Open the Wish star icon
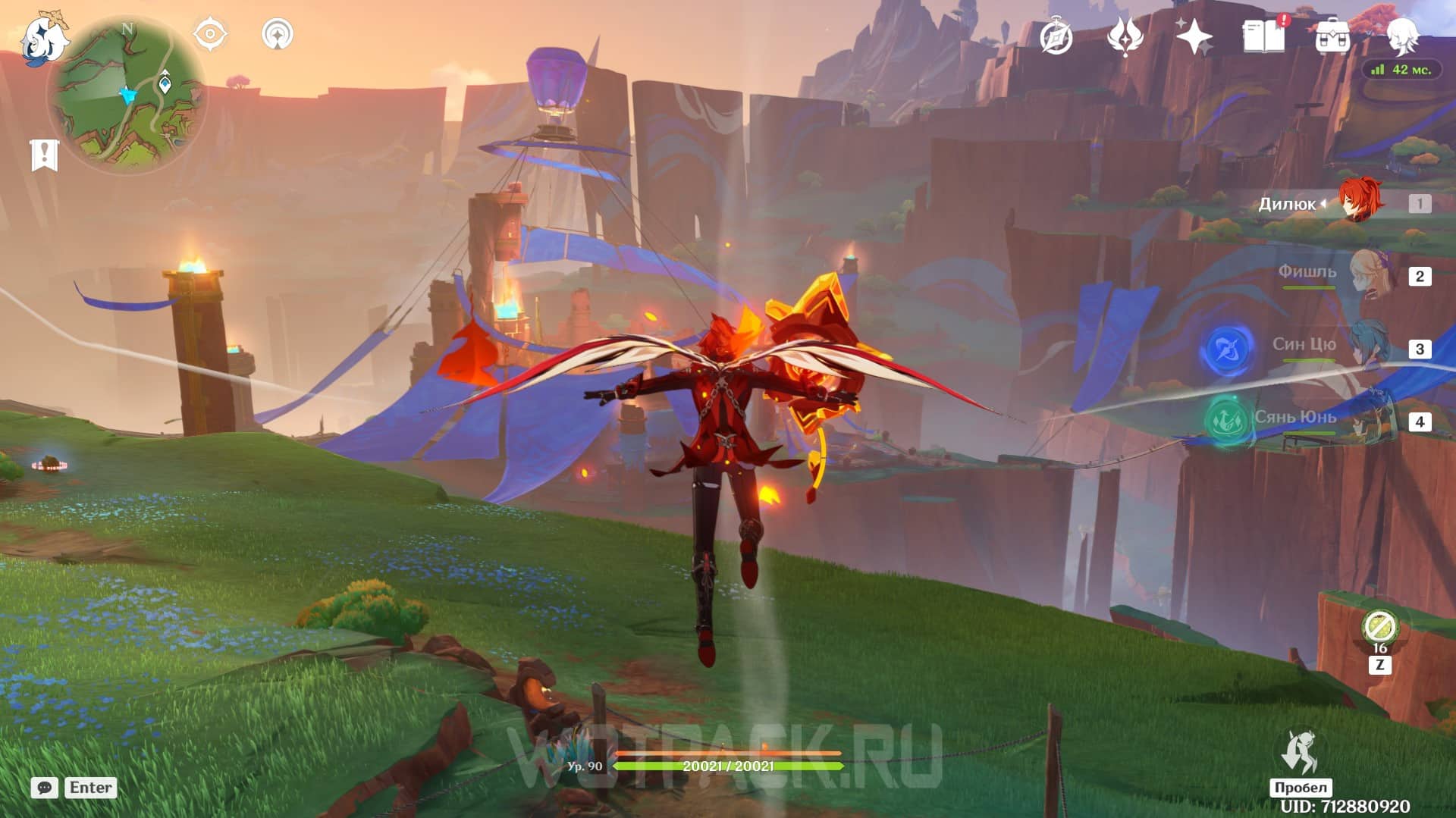The width and height of the screenshot is (1456, 818). tap(1194, 36)
